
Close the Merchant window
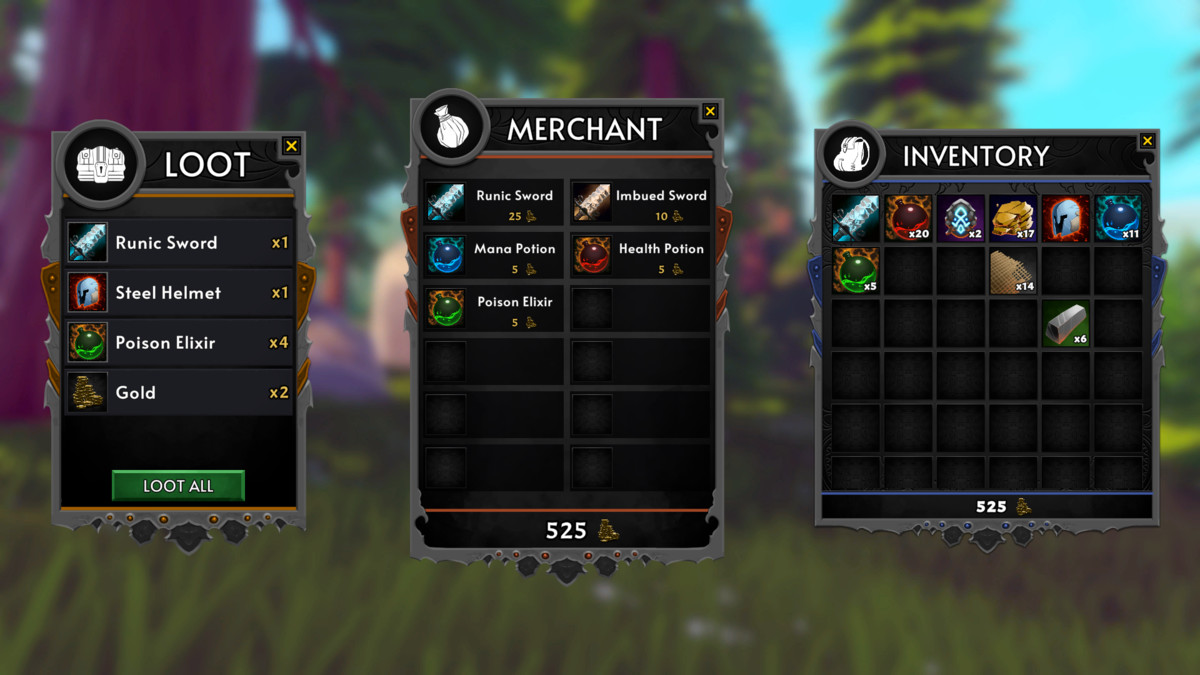[710, 111]
